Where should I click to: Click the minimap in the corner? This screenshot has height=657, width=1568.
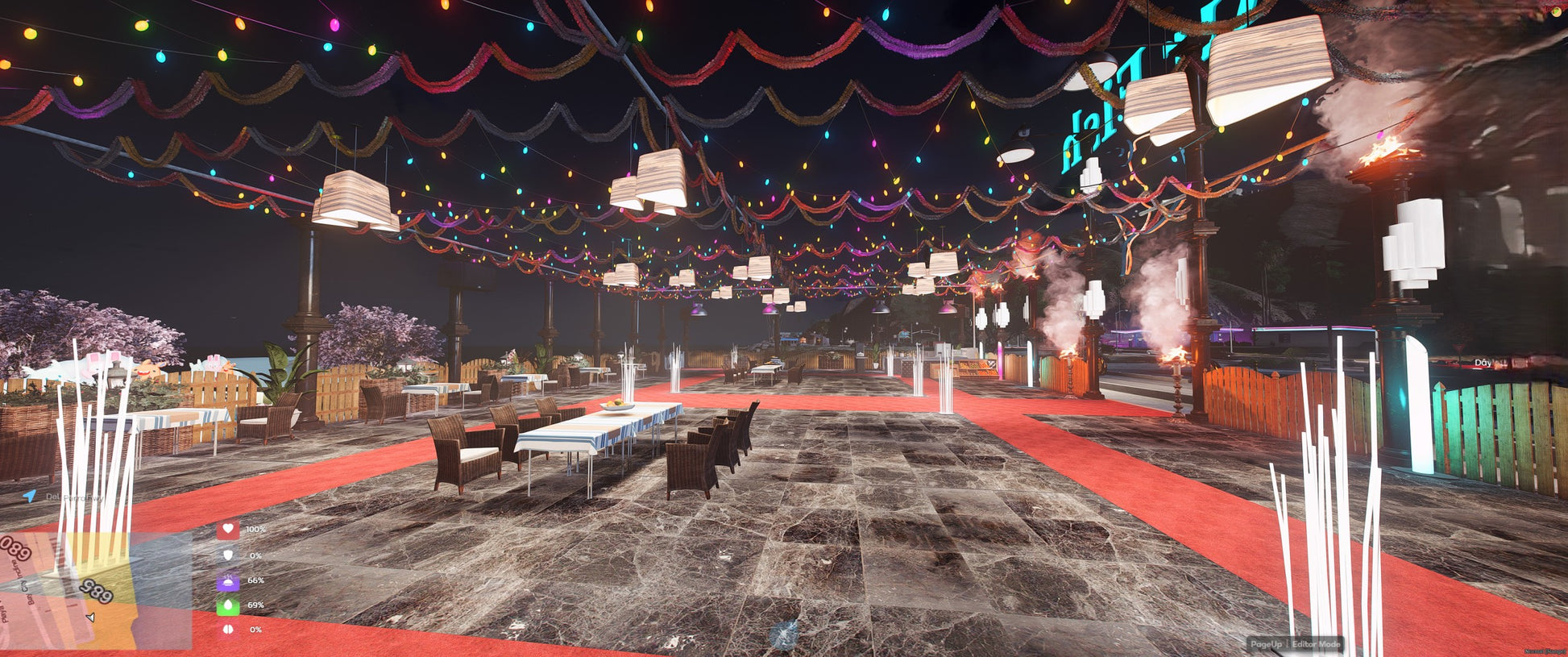click(x=95, y=590)
